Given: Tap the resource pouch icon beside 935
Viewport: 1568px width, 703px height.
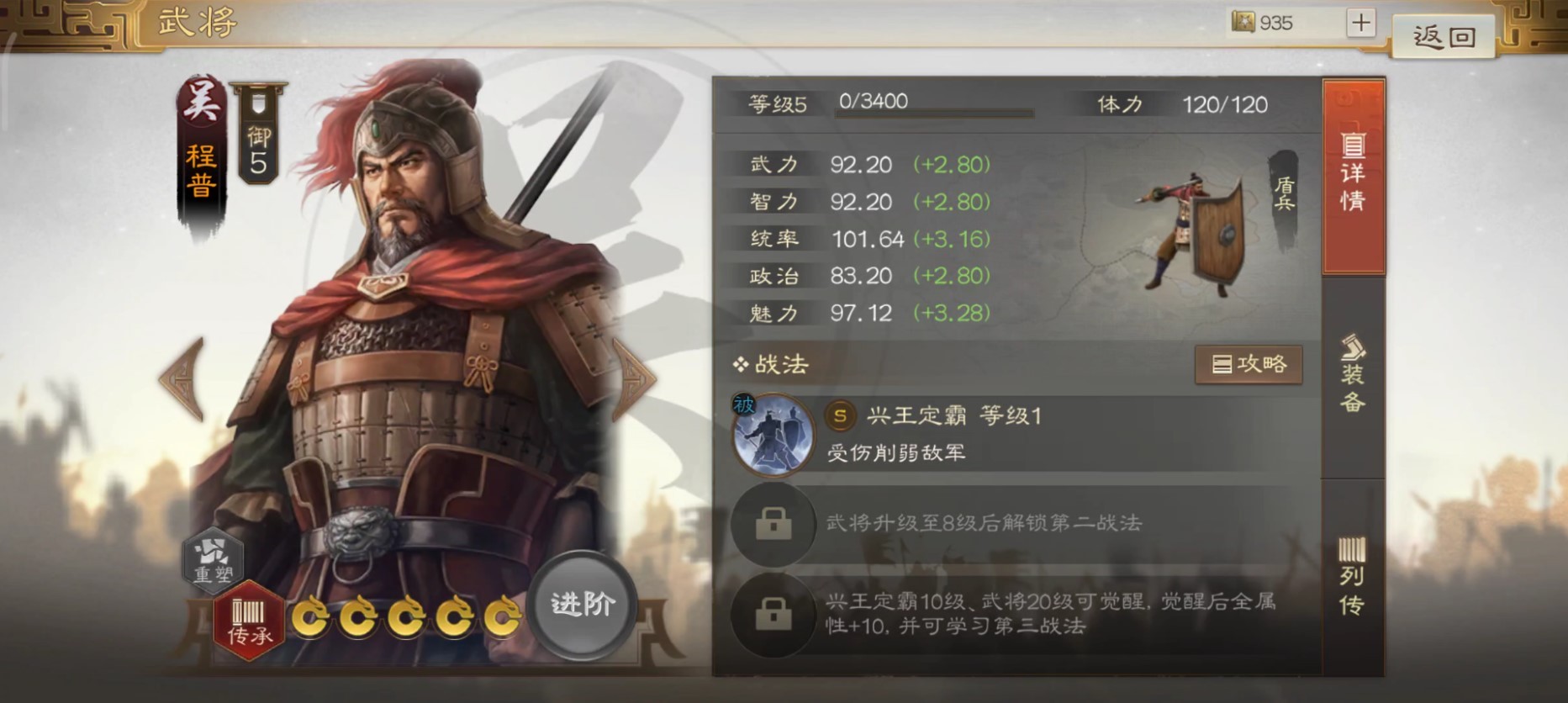Looking at the screenshot, I should (x=1242, y=23).
